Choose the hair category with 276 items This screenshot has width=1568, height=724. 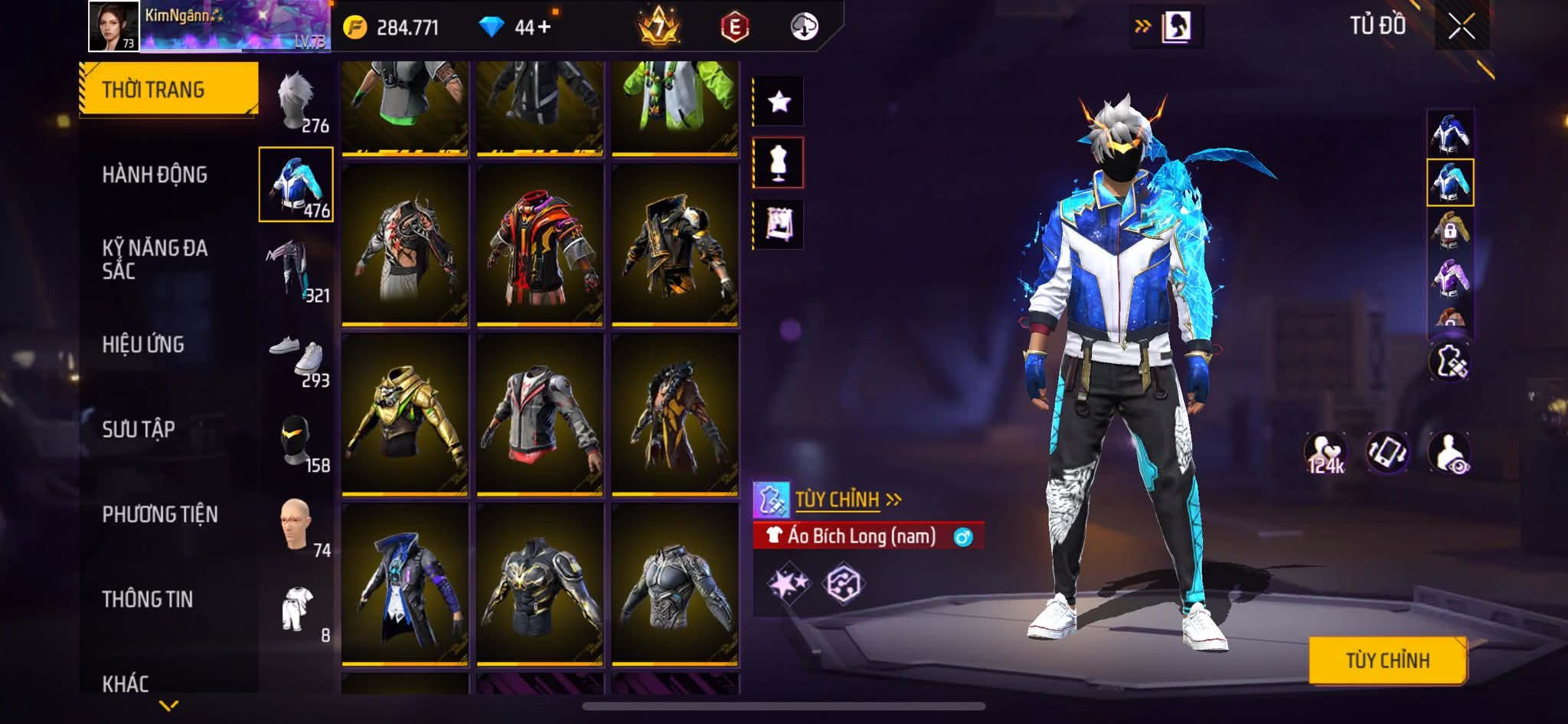coord(296,103)
